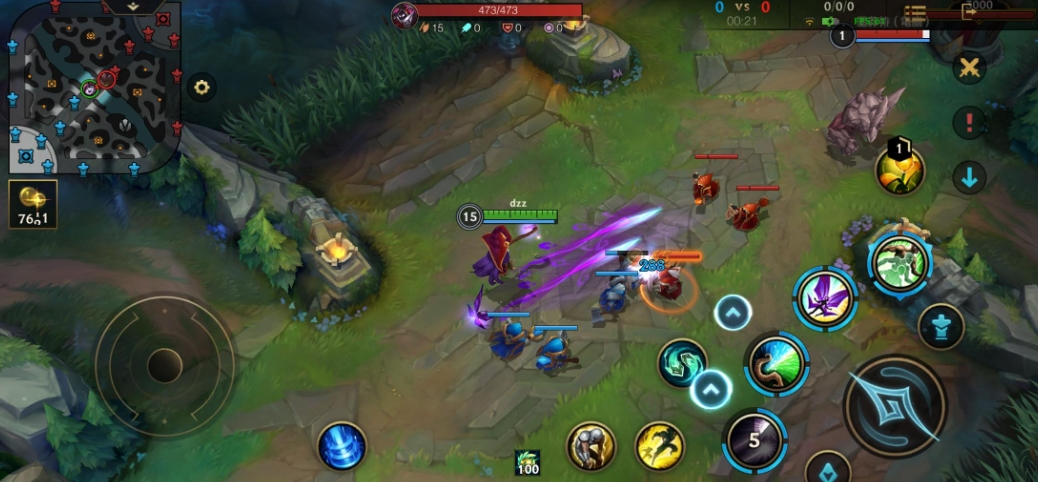This screenshot has height=482, width=1038.
Task: Cast the purple winged leap ability
Action: [x=826, y=299]
